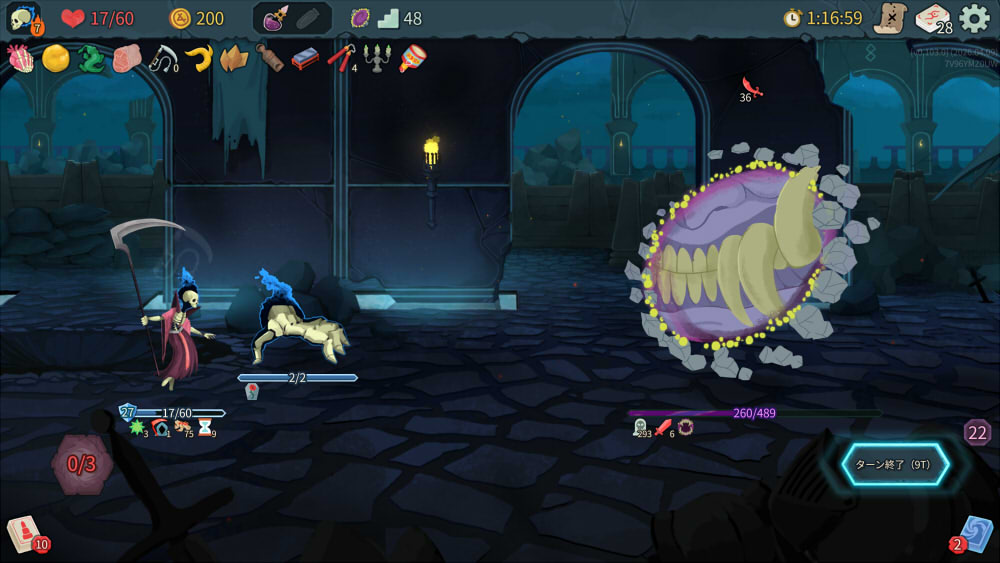Inspect the whetstone block relic

[x=305, y=58]
